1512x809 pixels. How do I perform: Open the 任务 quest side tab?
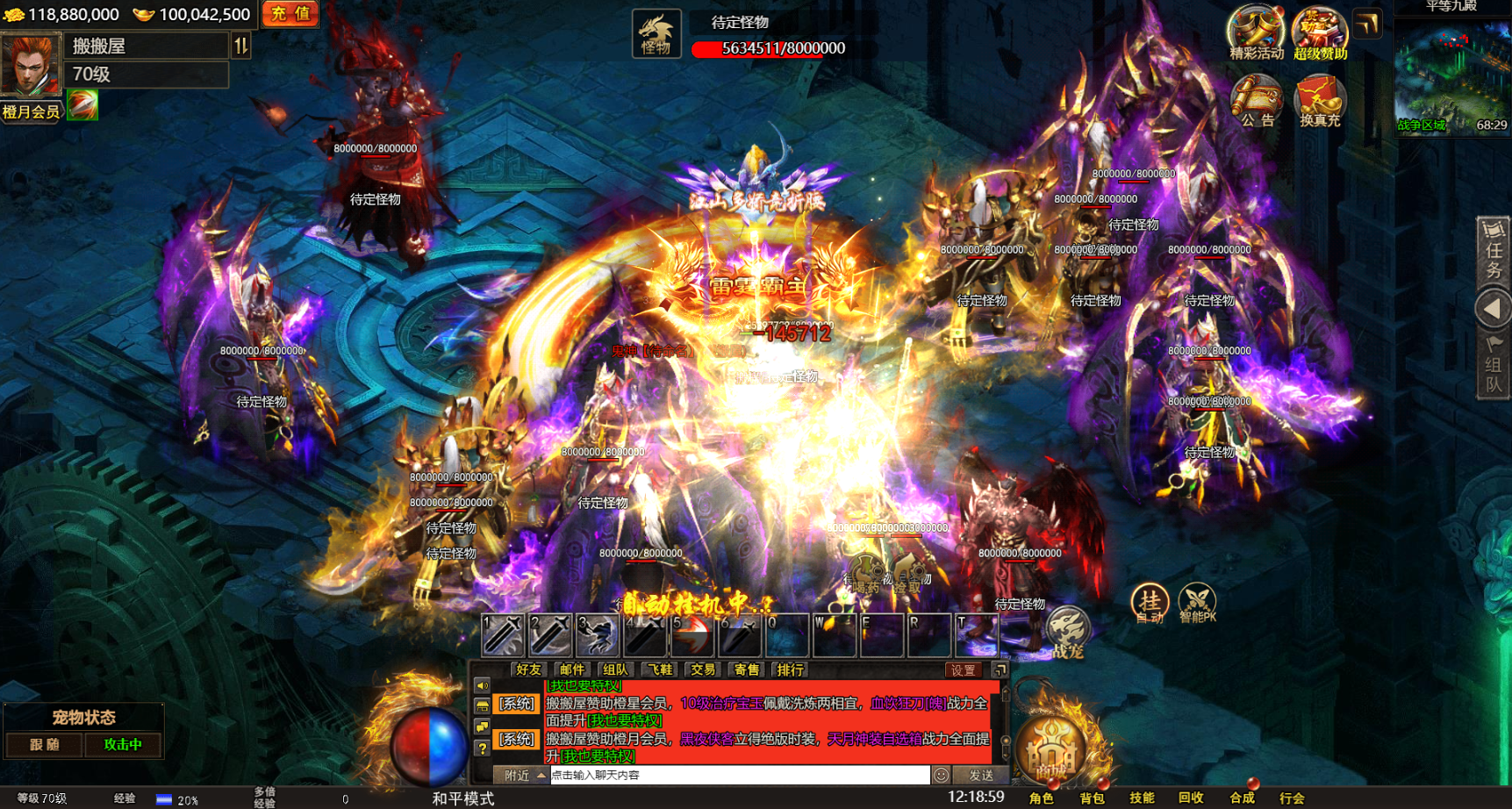(x=1493, y=252)
